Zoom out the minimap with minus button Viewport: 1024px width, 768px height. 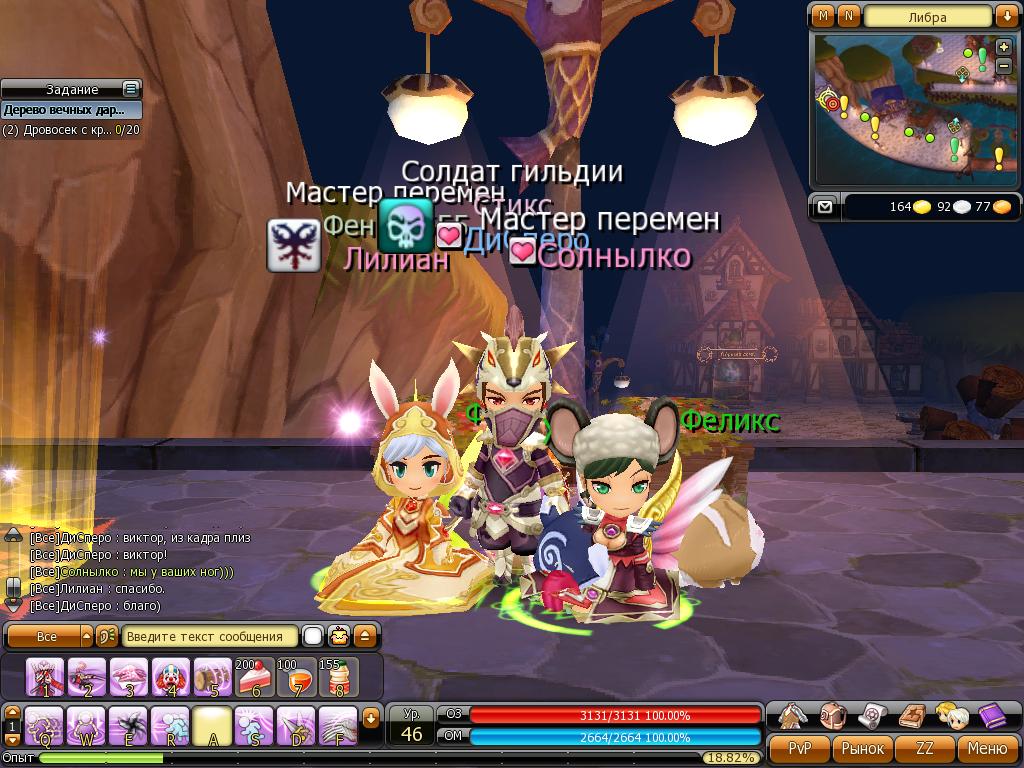1003,66
